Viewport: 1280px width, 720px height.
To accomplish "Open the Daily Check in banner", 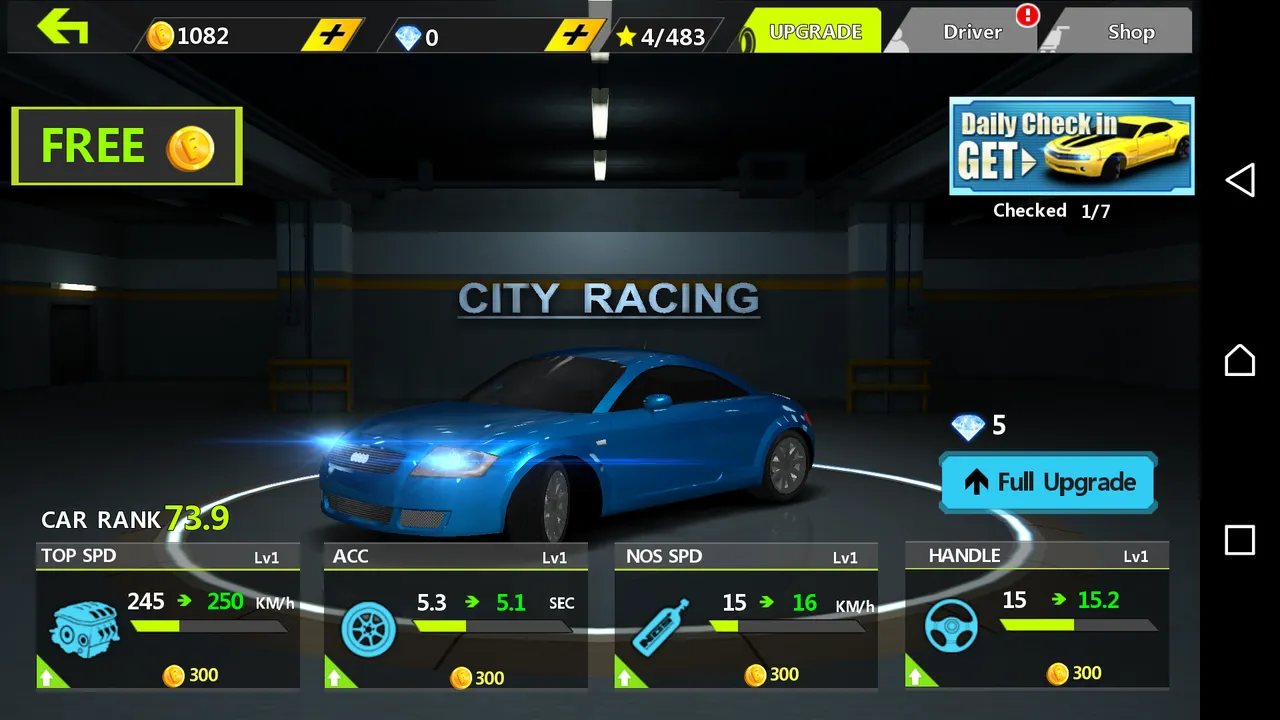I will click(1071, 146).
